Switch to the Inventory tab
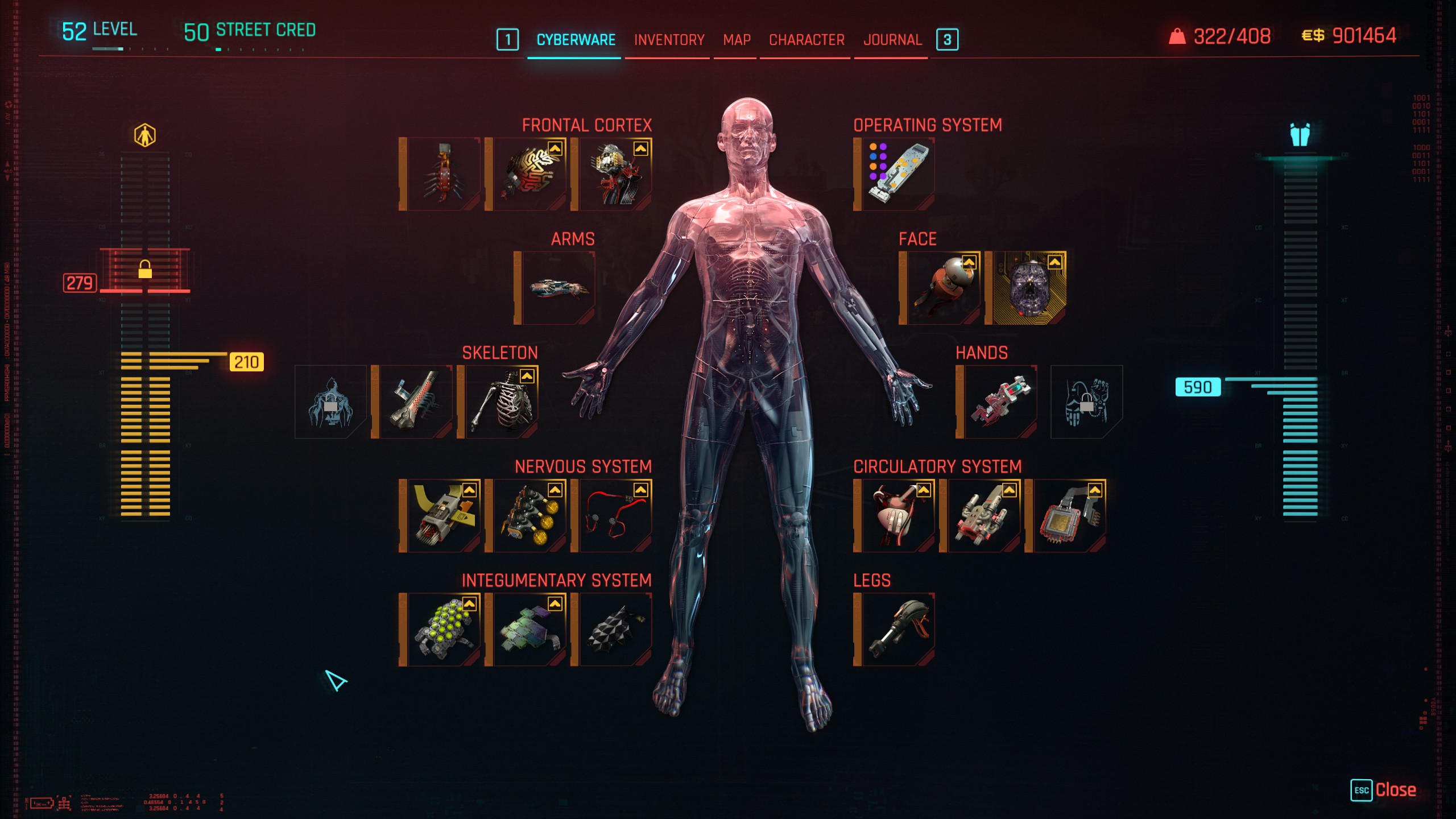The width and height of the screenshot is (1456, 819). tap(669, 40)
